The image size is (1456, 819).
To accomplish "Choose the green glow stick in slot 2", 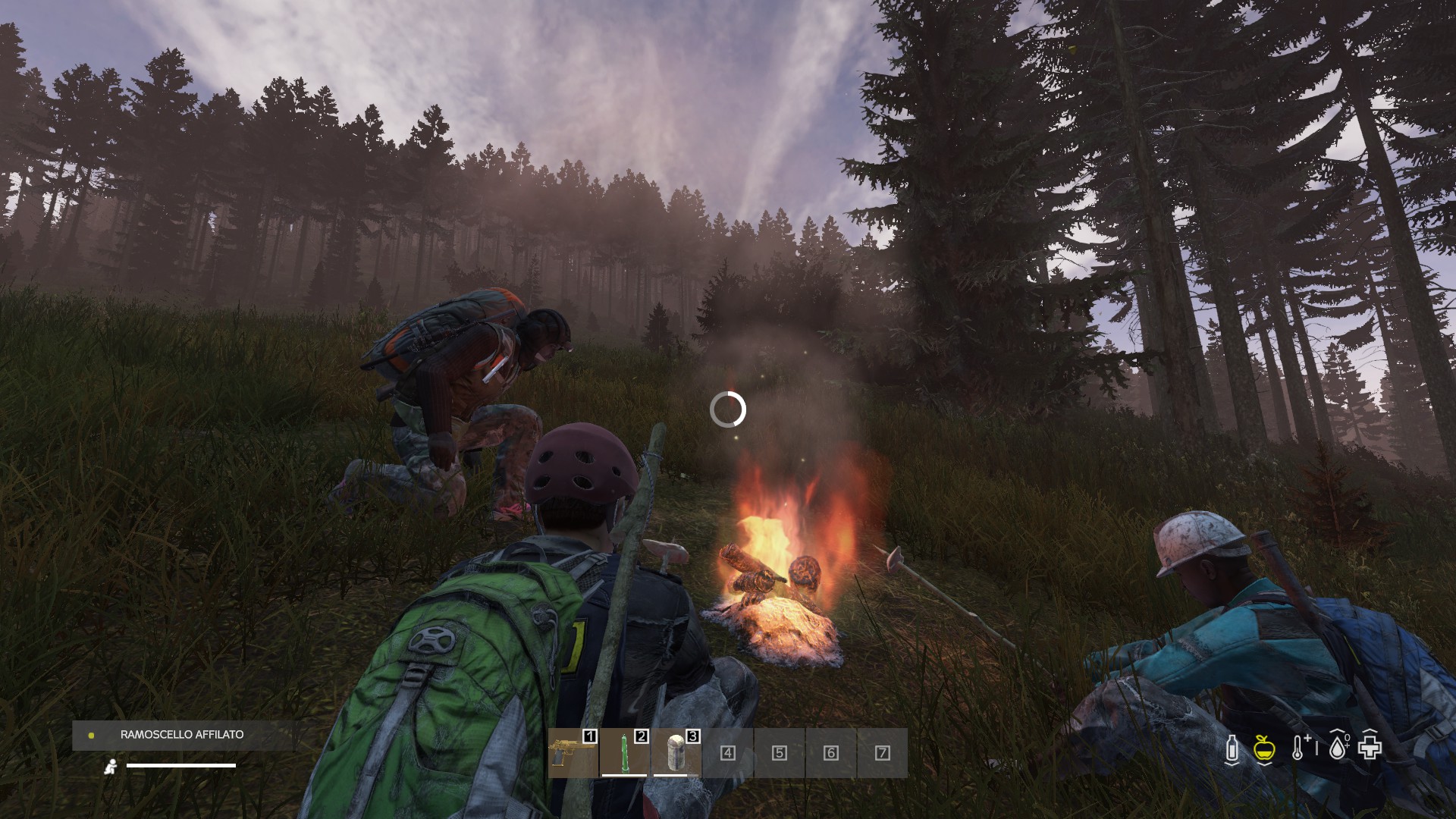I will pos(624,752).
